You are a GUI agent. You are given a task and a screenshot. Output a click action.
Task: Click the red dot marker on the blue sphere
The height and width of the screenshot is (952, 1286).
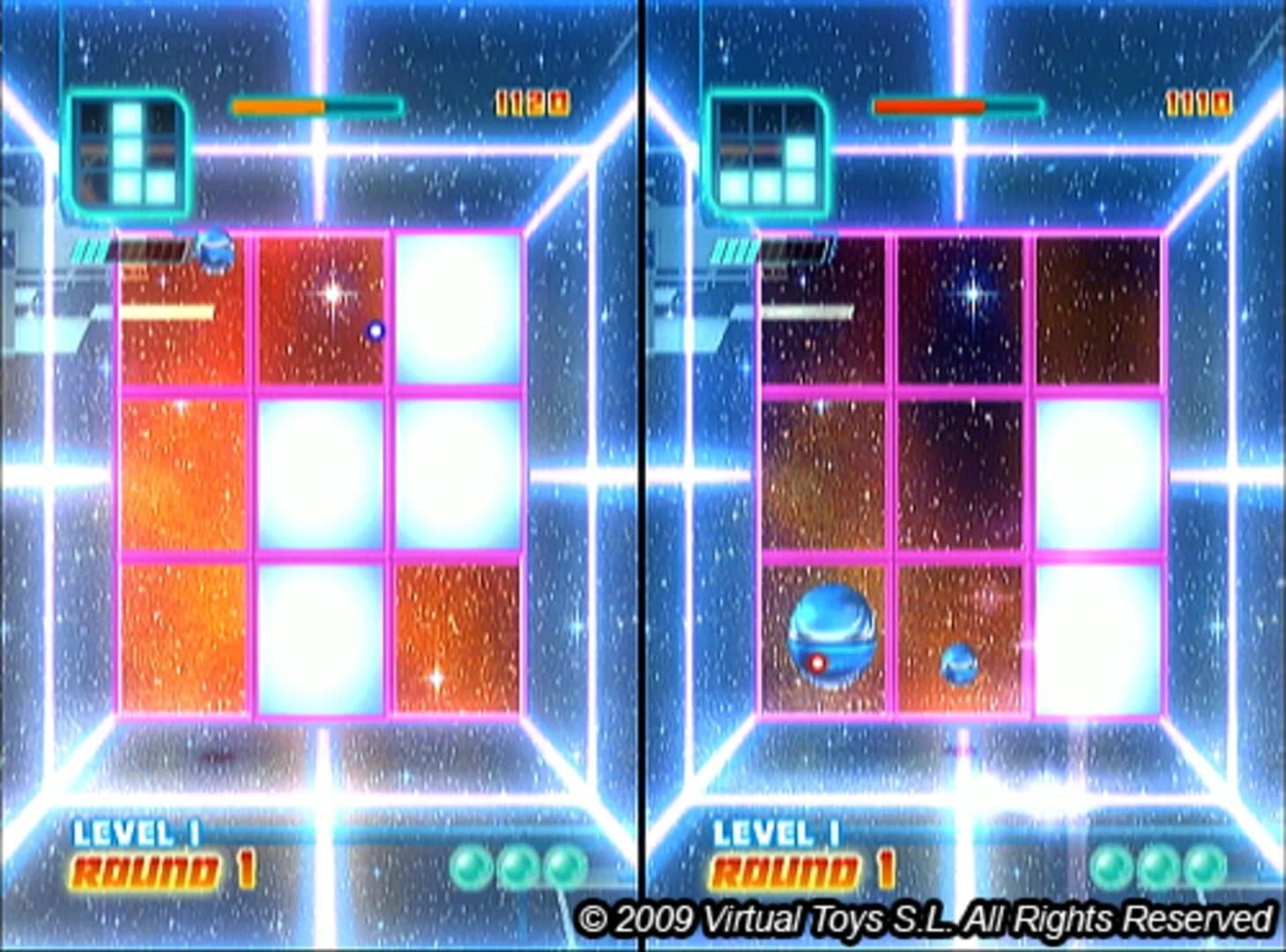click(816, 662)
